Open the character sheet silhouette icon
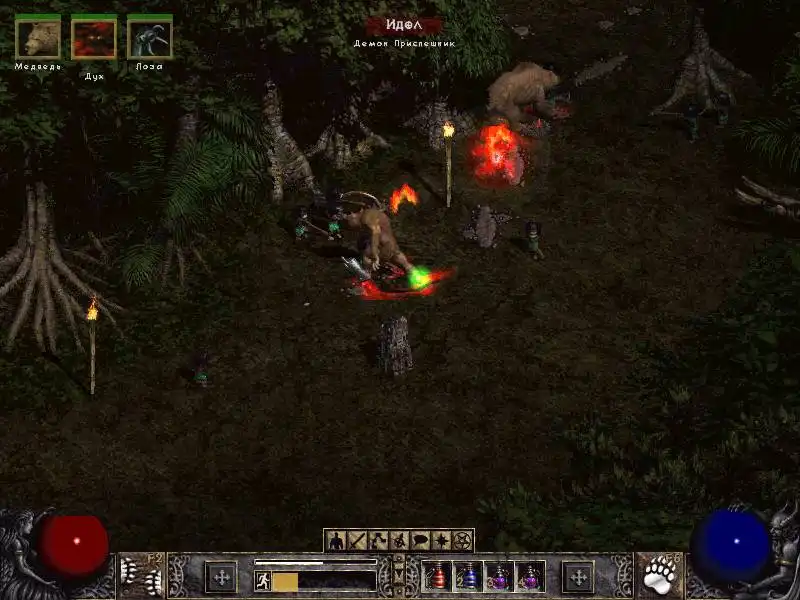The height and width of the screenshot is (600, 800). (x=335, y=541)
